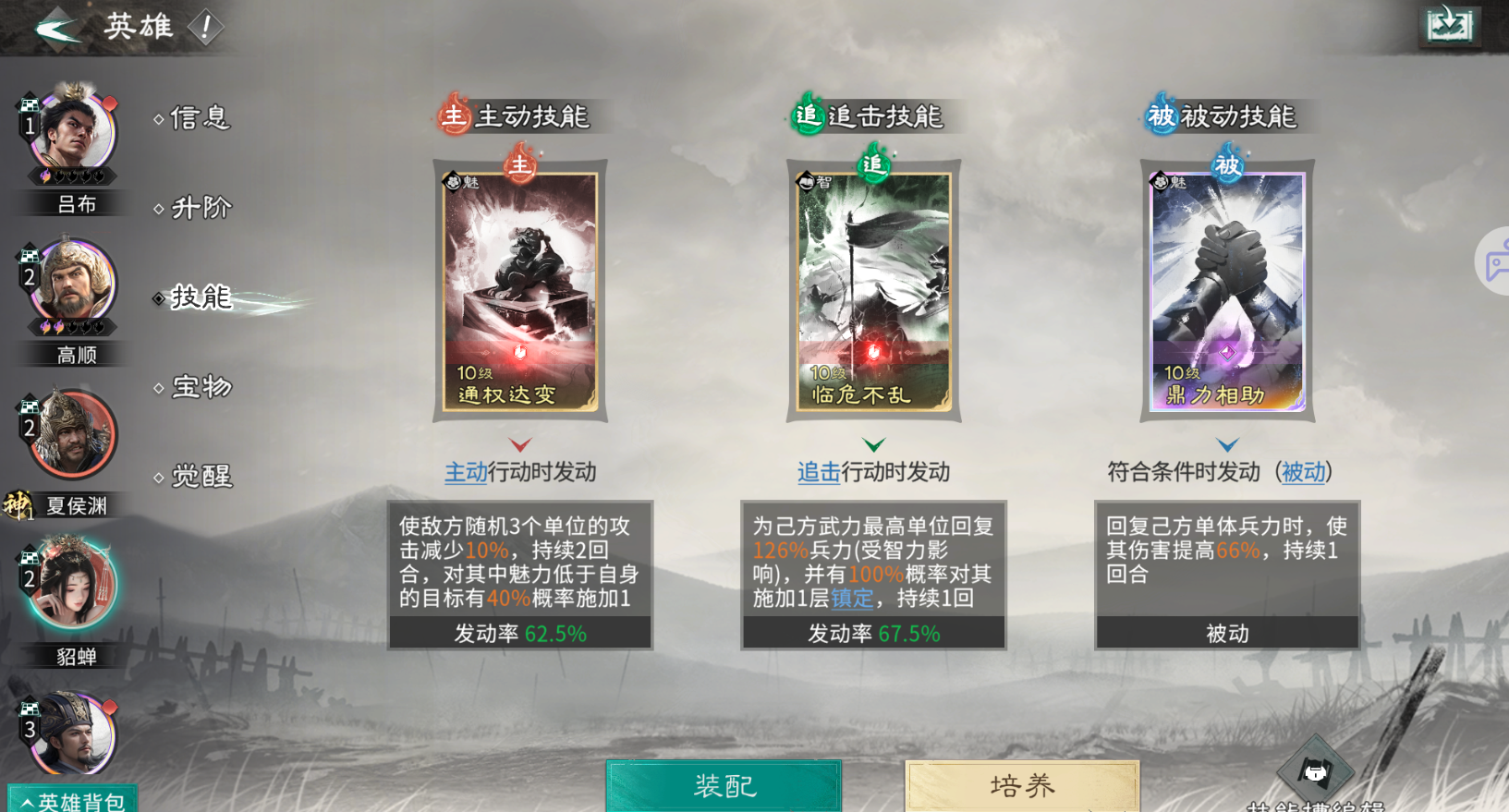Screen dimensions: 1509x812
Task: Expand details under the 通权达变 skill card
Action: 520,442
